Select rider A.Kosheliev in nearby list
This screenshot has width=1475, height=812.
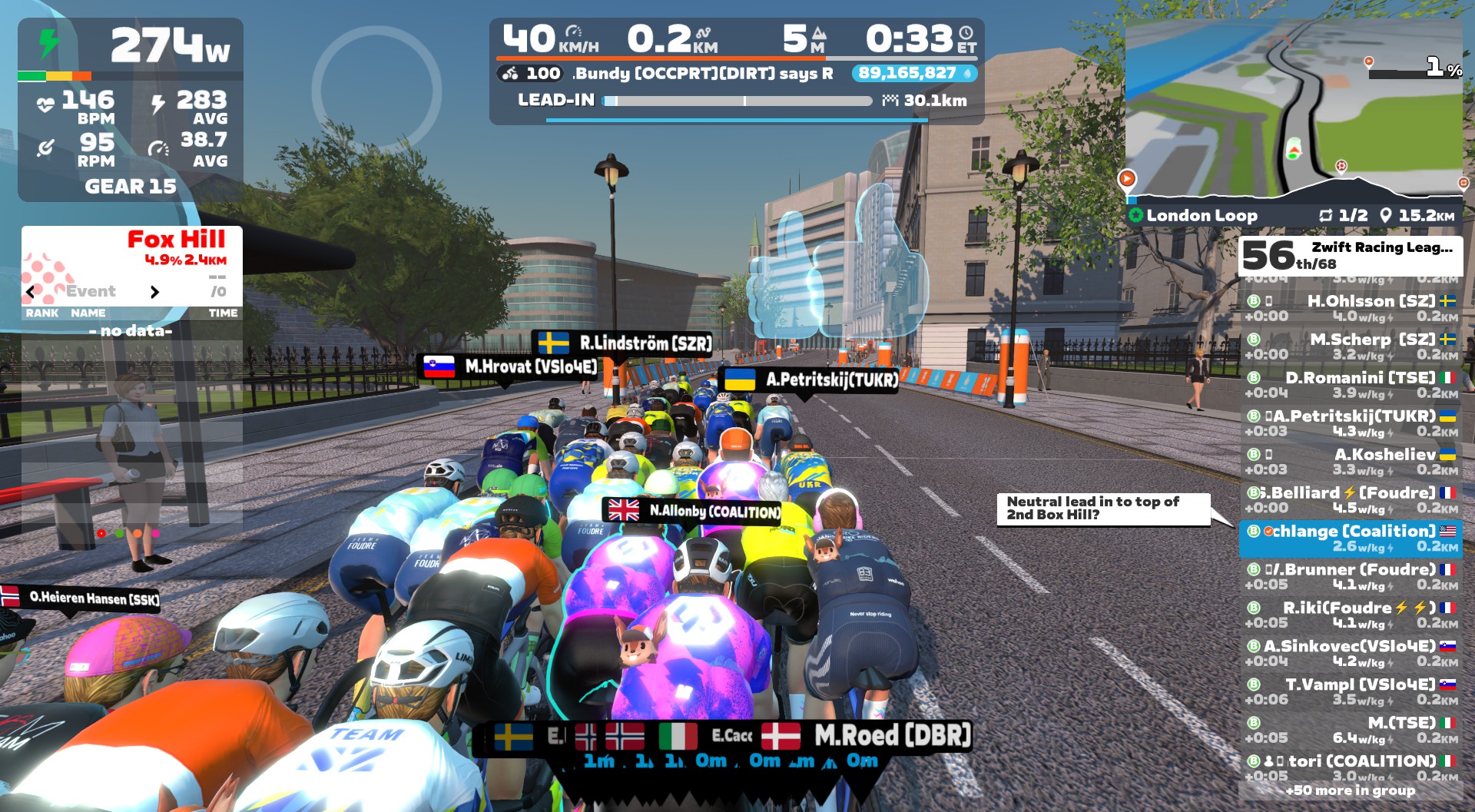(x=1351, y=462)
